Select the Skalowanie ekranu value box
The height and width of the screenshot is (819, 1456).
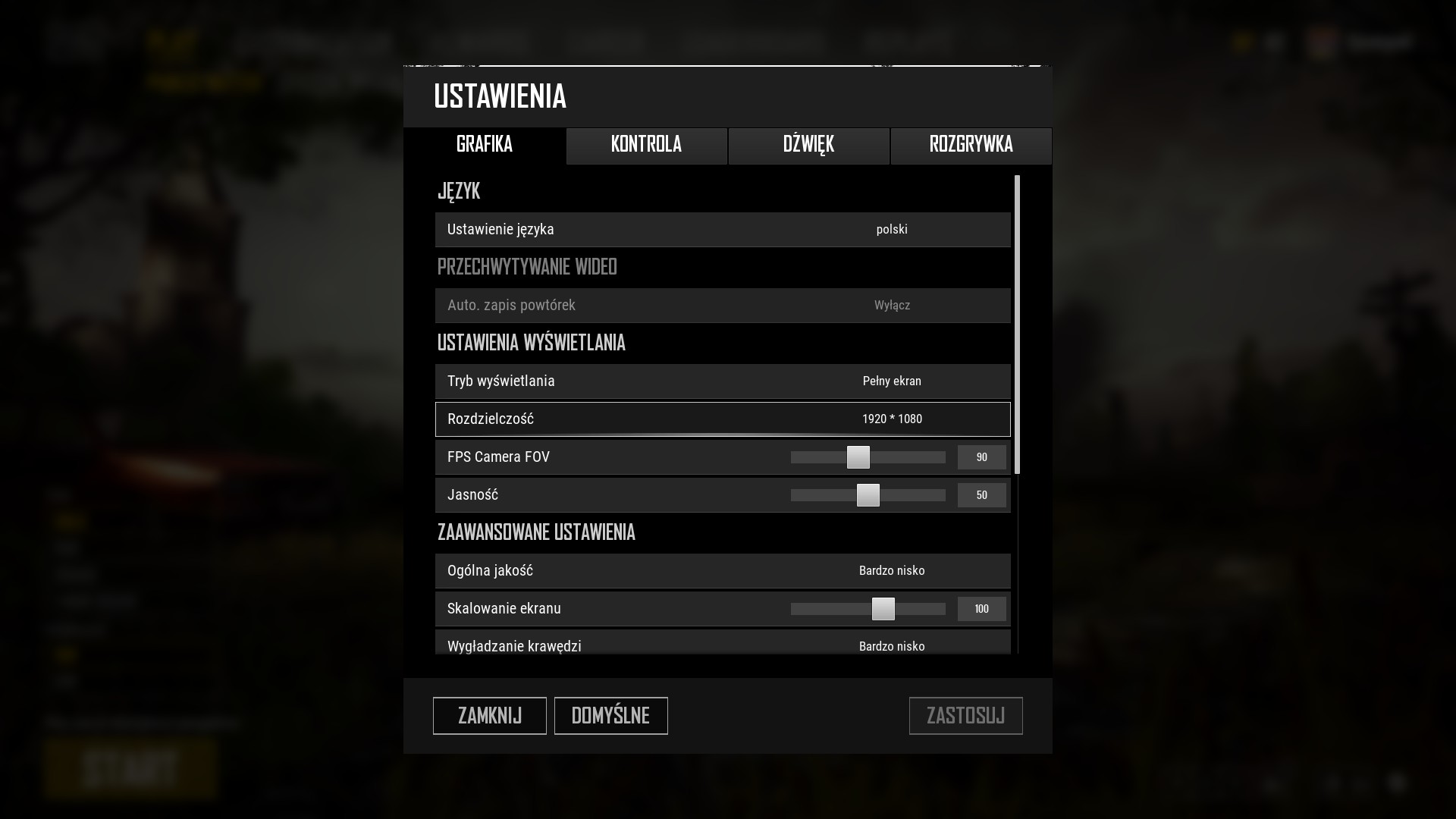point(981,609)
